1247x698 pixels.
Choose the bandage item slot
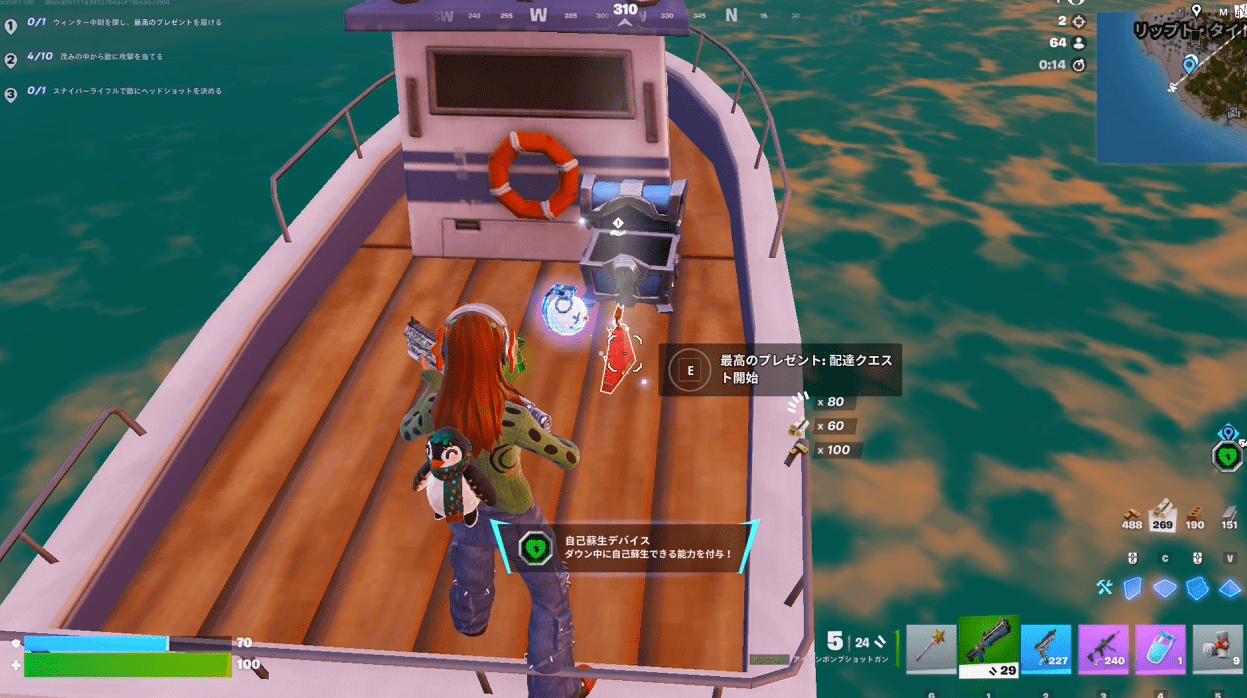pyautogui.click(x=1218, y=650)
